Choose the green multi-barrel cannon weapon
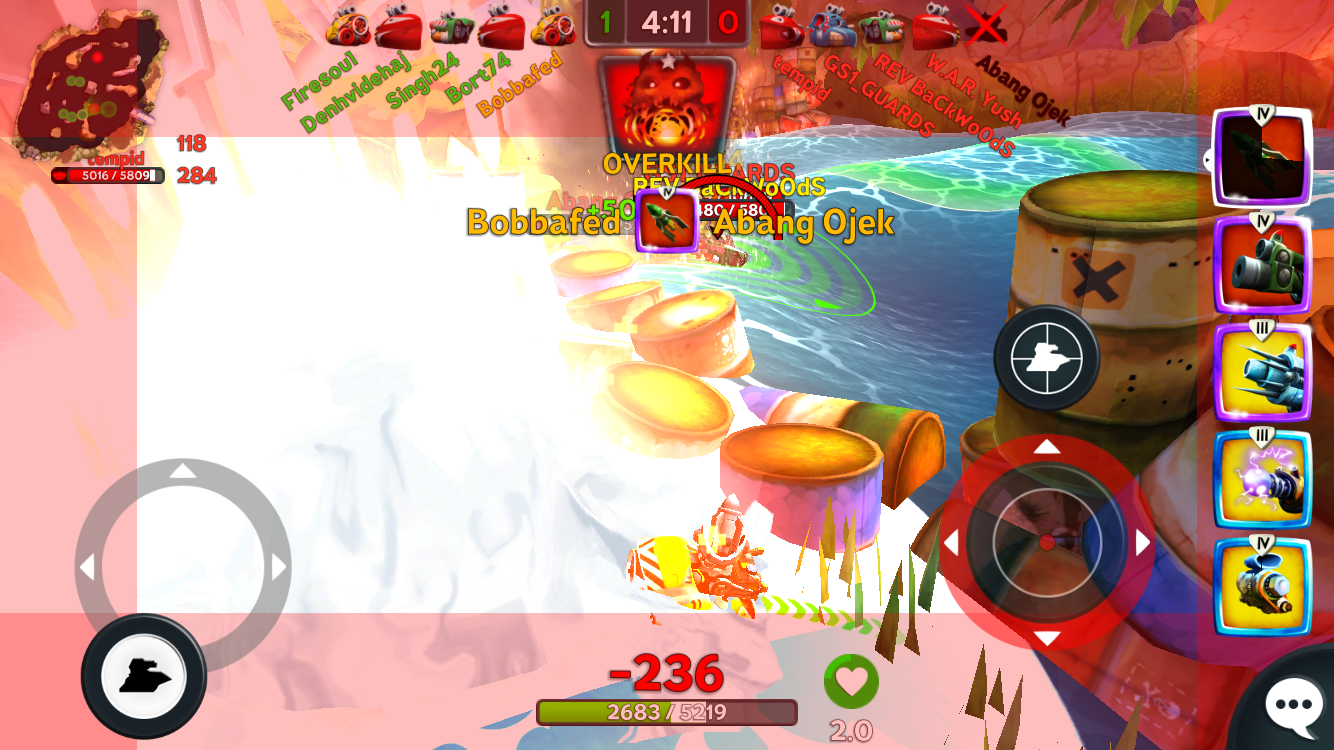Screen dimensions: 1334x750 [1262, 265]
